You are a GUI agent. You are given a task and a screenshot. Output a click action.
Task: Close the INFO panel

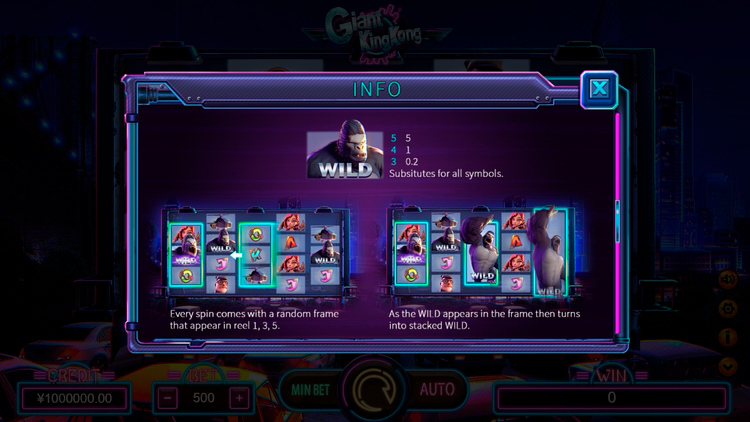pos(599,89)
